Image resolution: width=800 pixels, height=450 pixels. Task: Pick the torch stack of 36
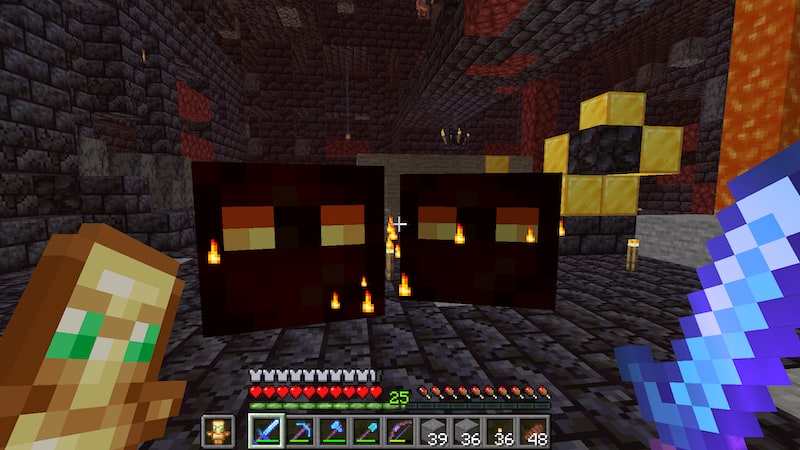tap(502, 431)
